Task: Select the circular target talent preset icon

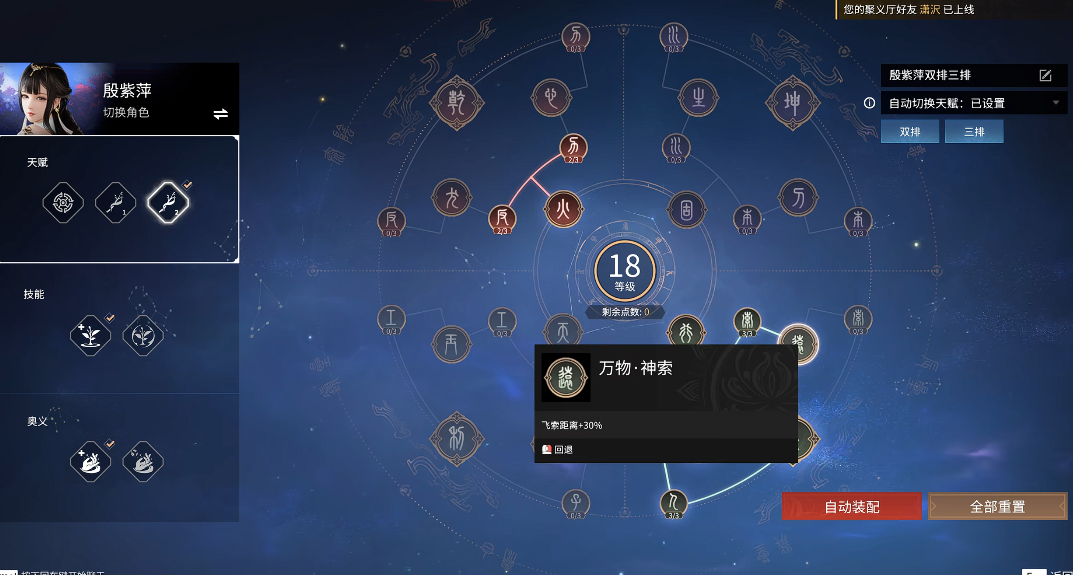Action: (63, 204)
